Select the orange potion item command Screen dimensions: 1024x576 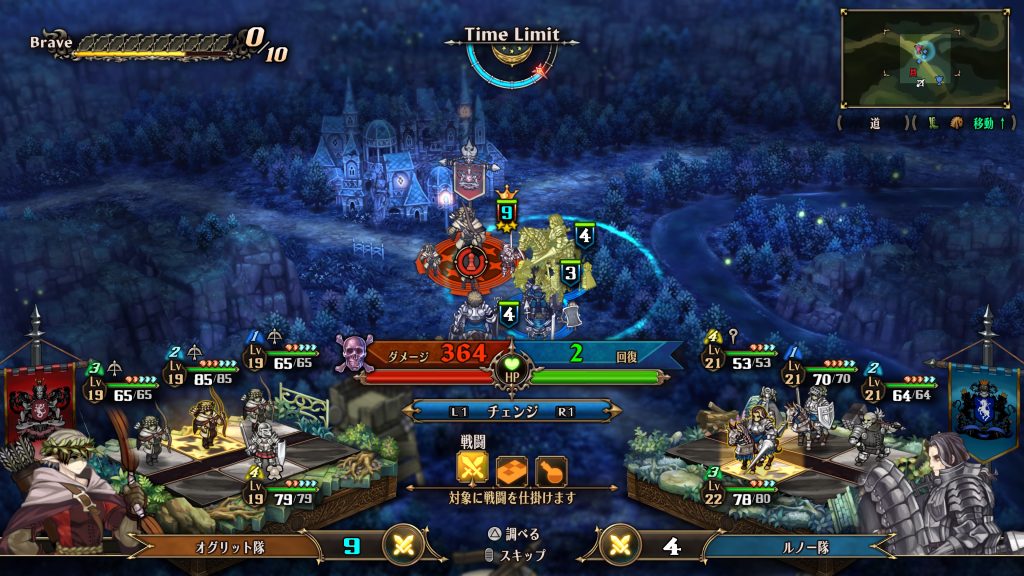point(551,469)
